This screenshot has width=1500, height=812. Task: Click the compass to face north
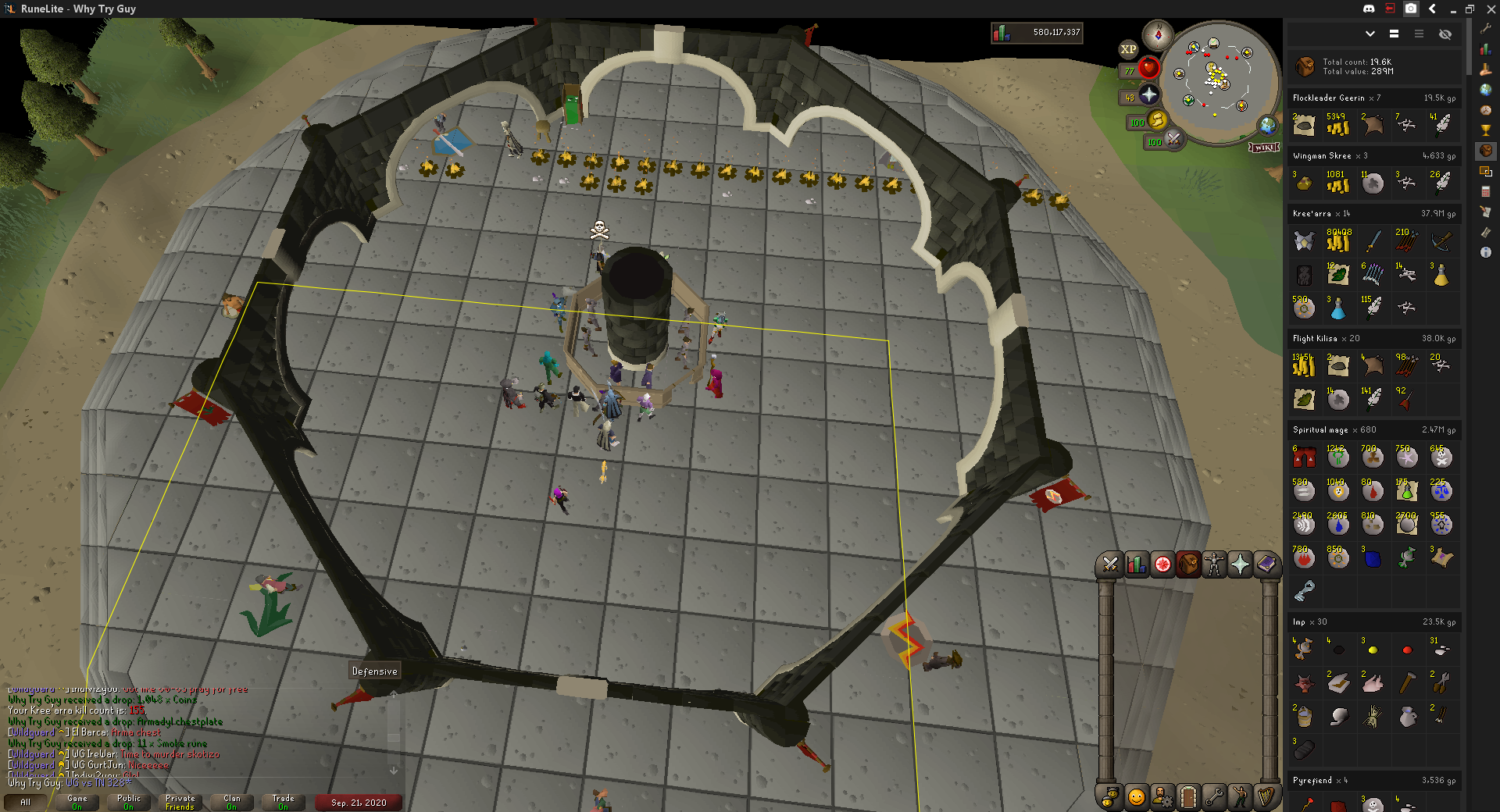[1158, 35]
